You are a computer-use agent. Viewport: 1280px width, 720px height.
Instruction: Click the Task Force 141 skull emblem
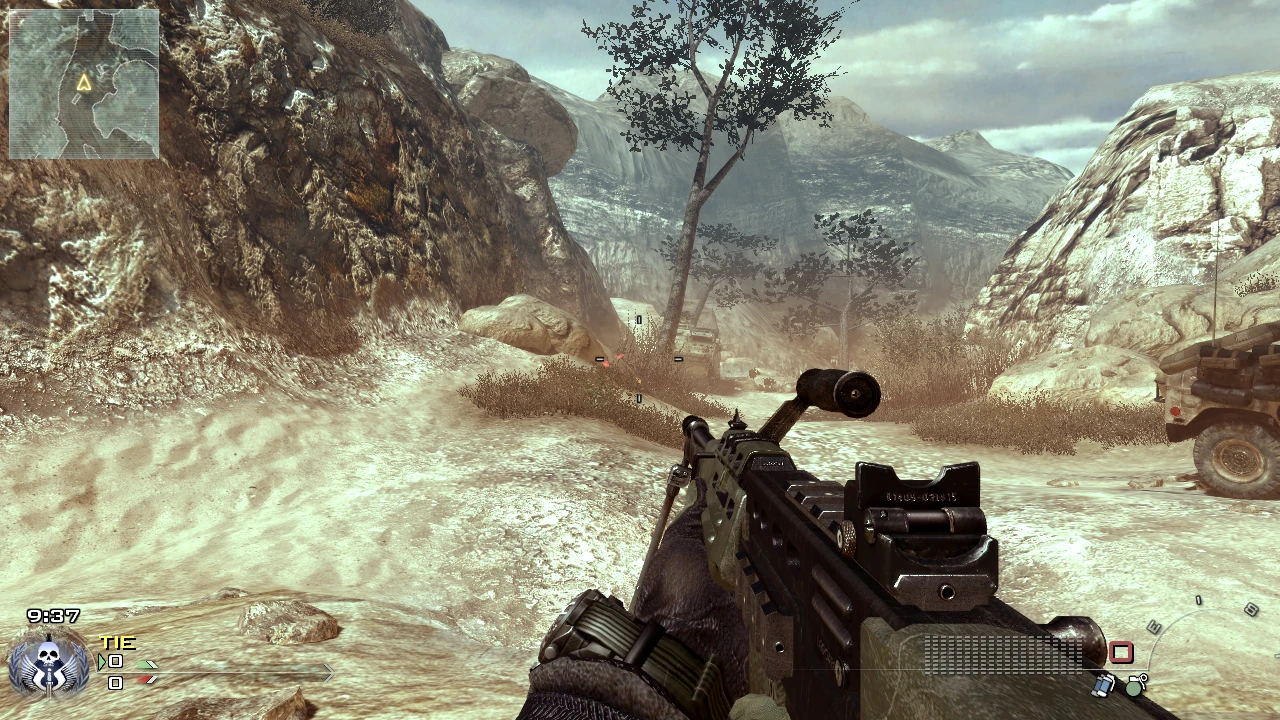click(48, 664)
